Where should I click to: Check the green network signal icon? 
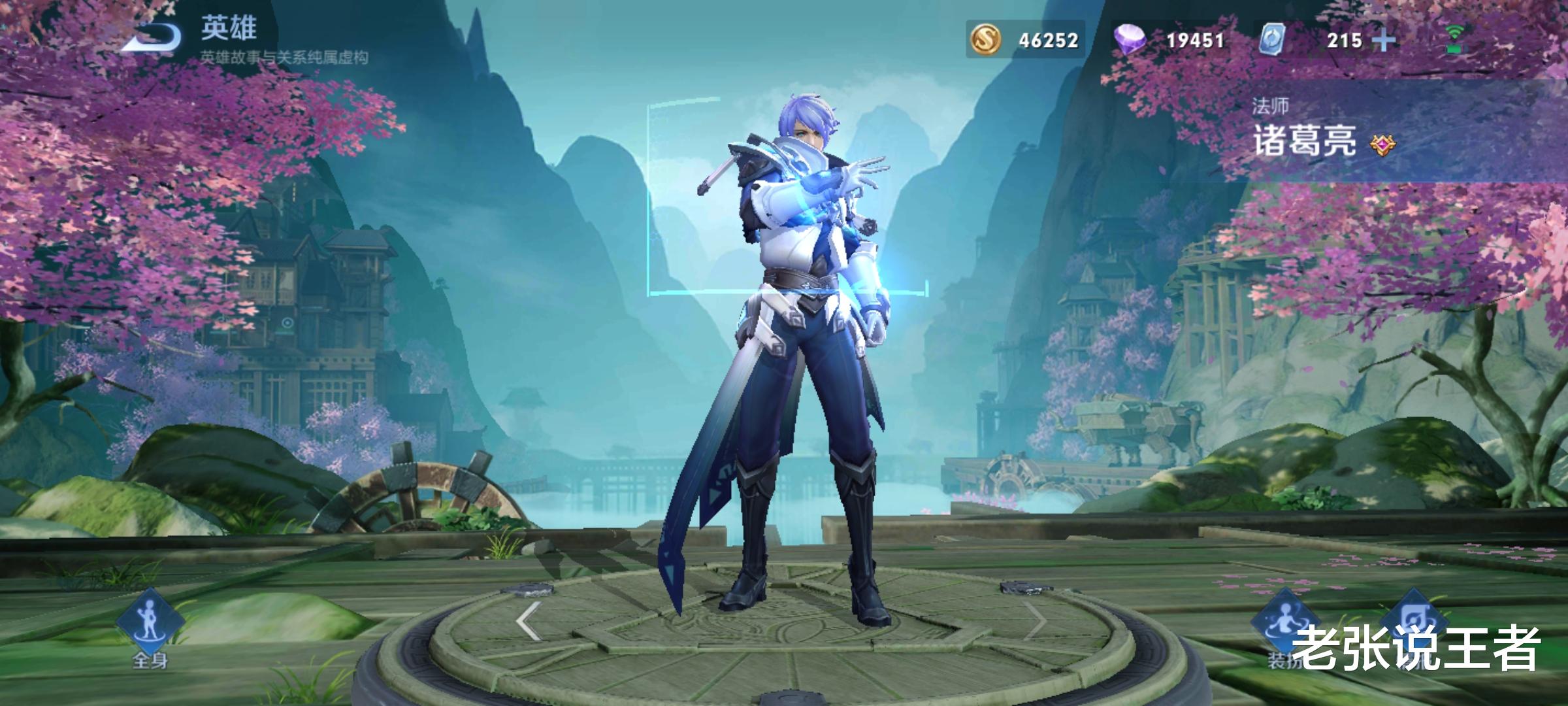click(x=1454, y=39)
